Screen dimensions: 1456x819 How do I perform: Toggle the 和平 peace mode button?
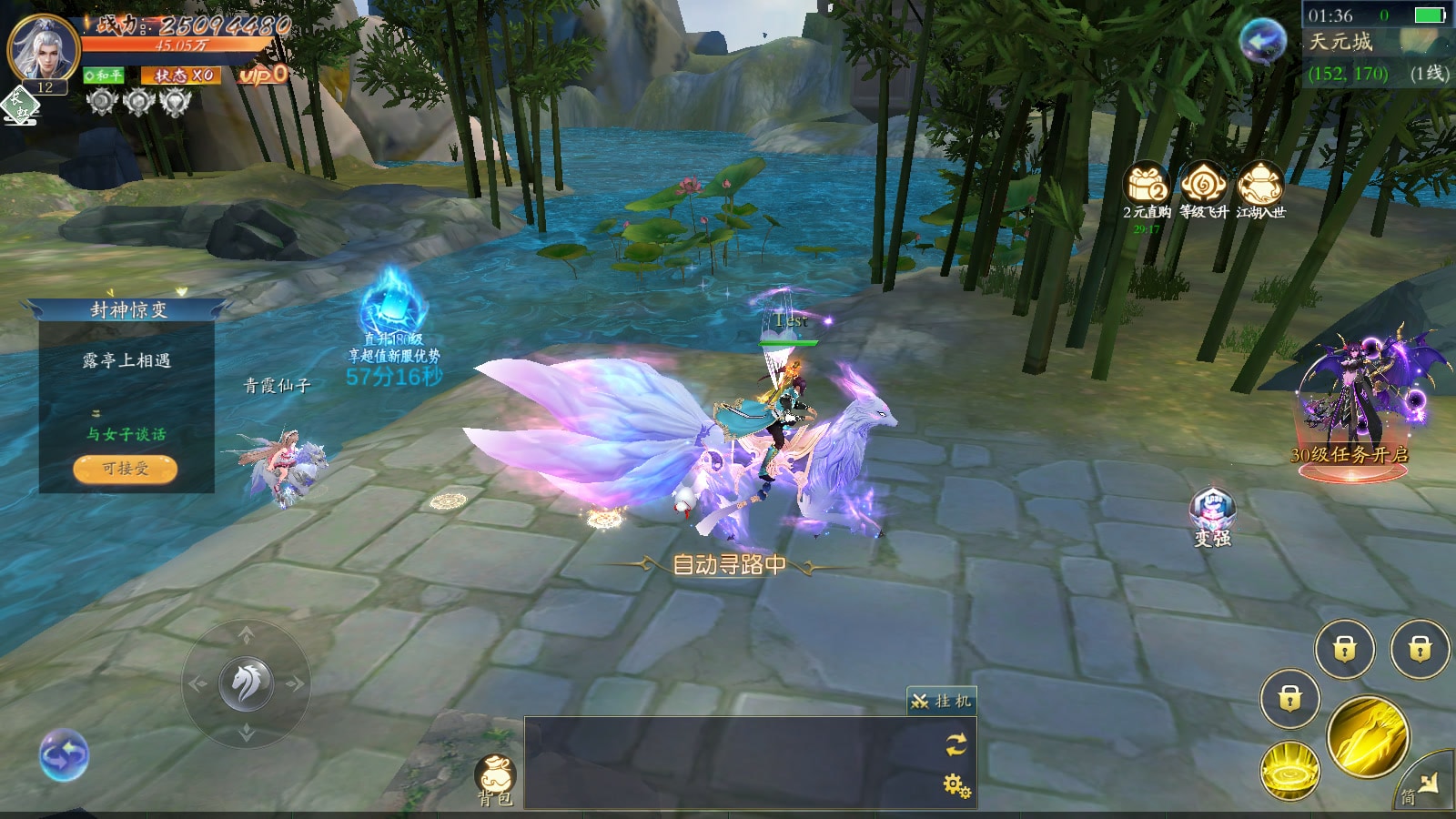click(x=104, y=76)
